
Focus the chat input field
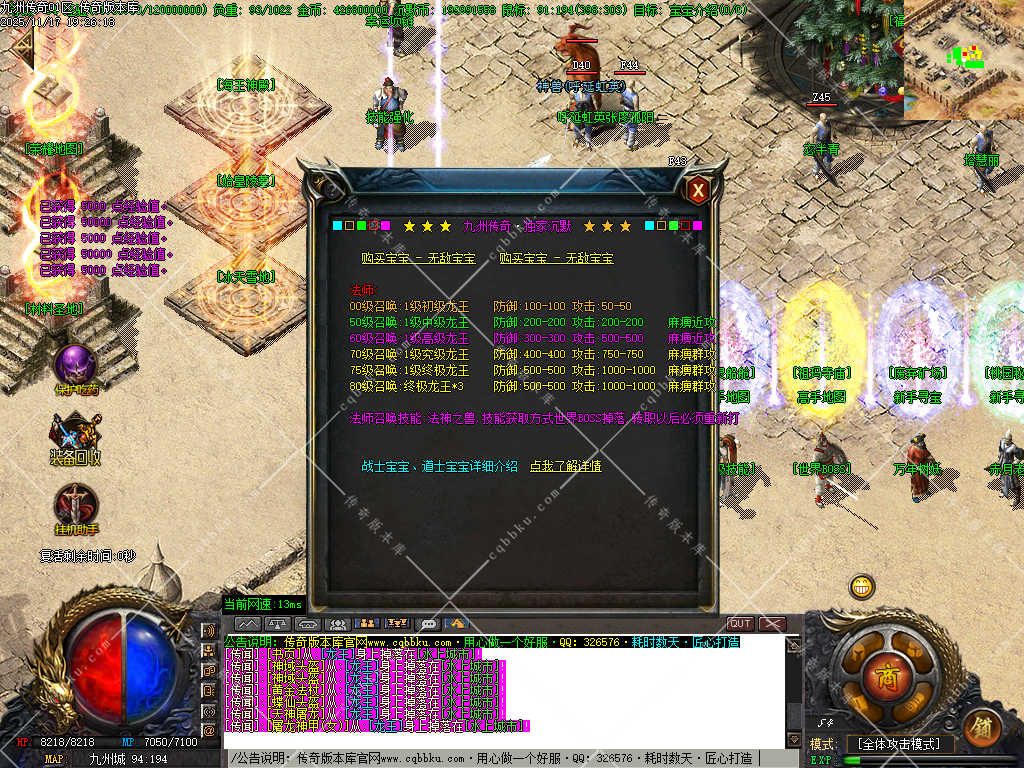point(500,759)
